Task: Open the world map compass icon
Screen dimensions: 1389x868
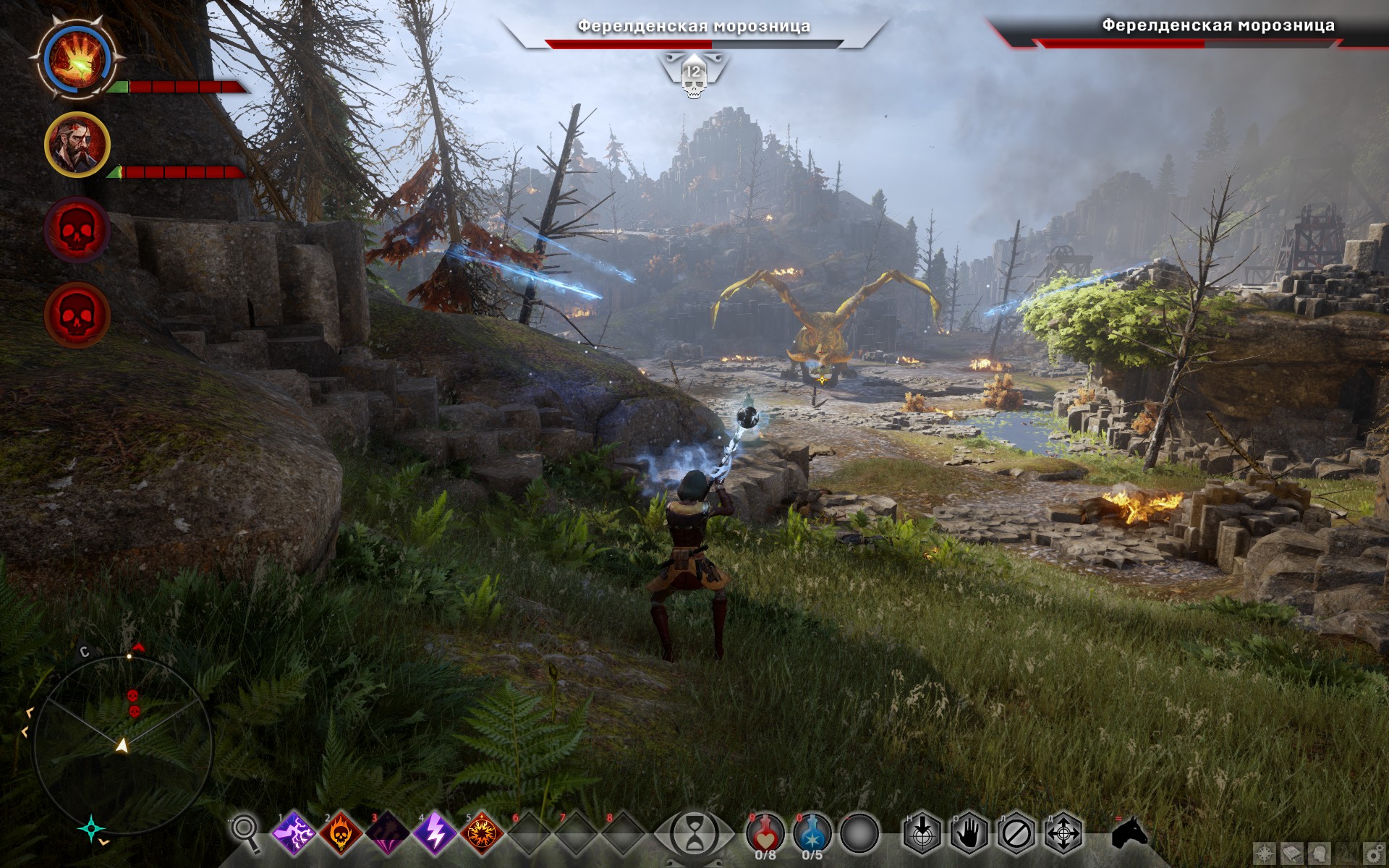Action: [x=1264, y=854]
